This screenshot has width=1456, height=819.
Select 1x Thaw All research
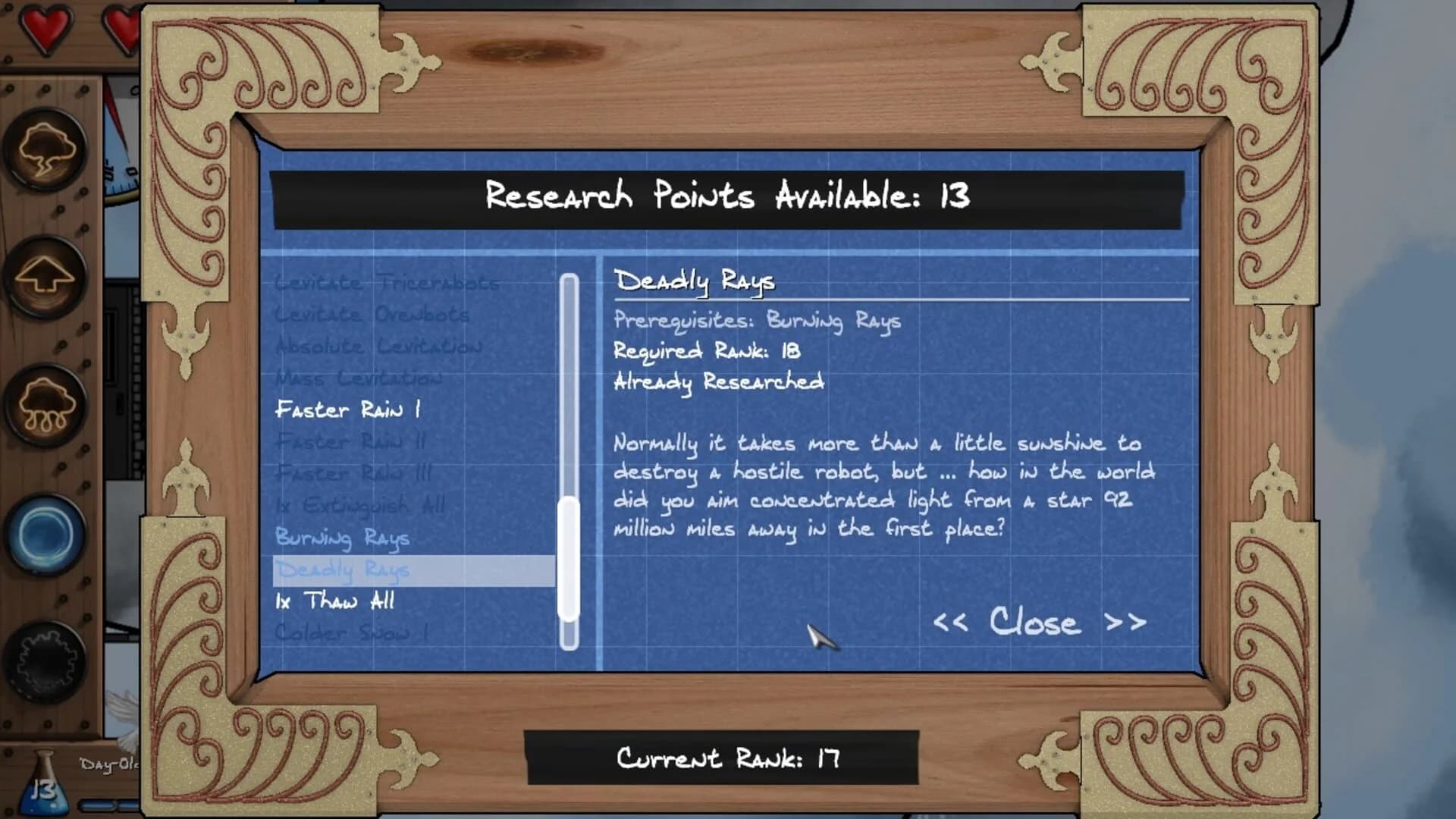[x=334, y=601]
